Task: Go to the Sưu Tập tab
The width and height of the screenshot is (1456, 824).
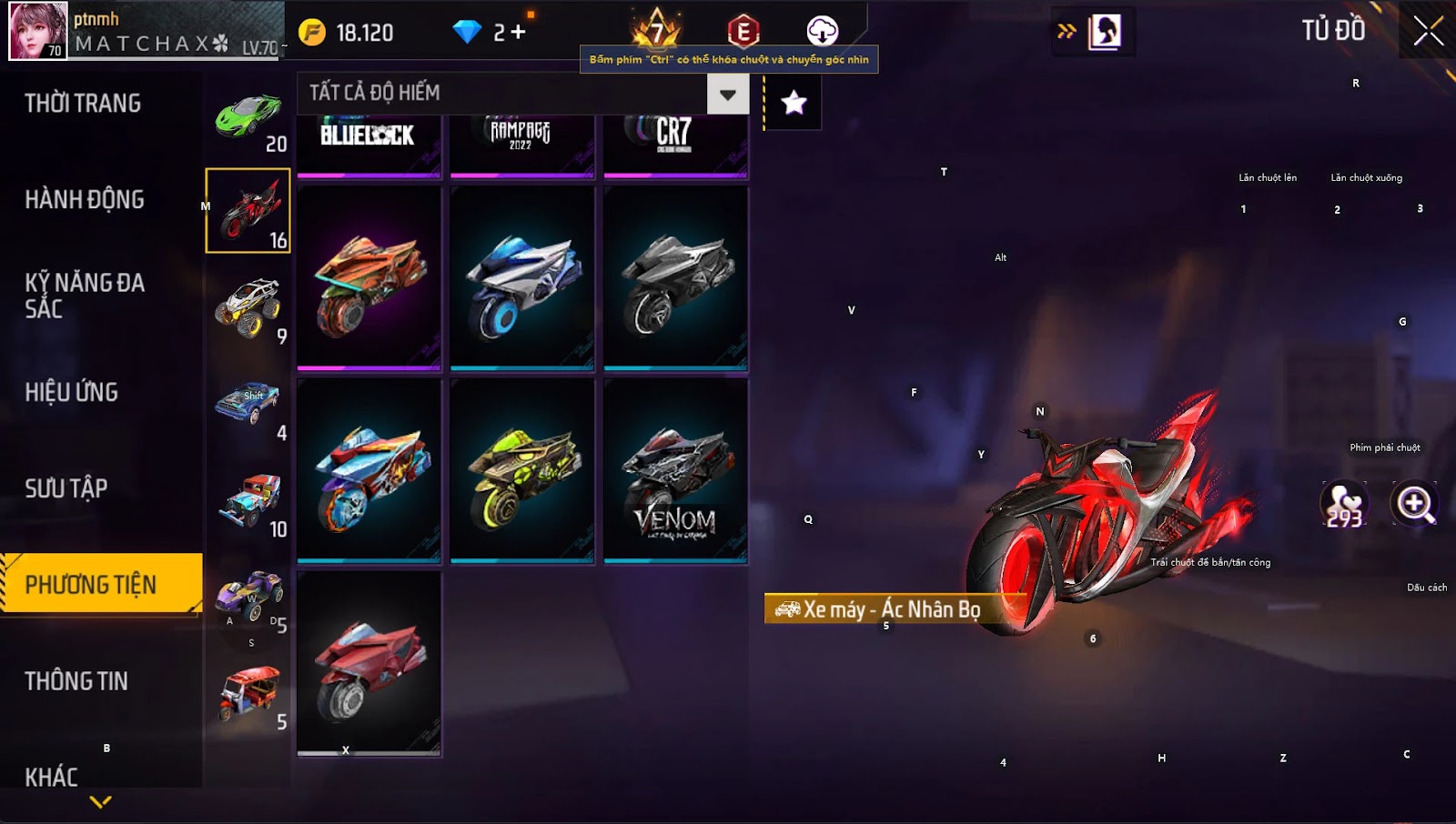Action: 66,489
